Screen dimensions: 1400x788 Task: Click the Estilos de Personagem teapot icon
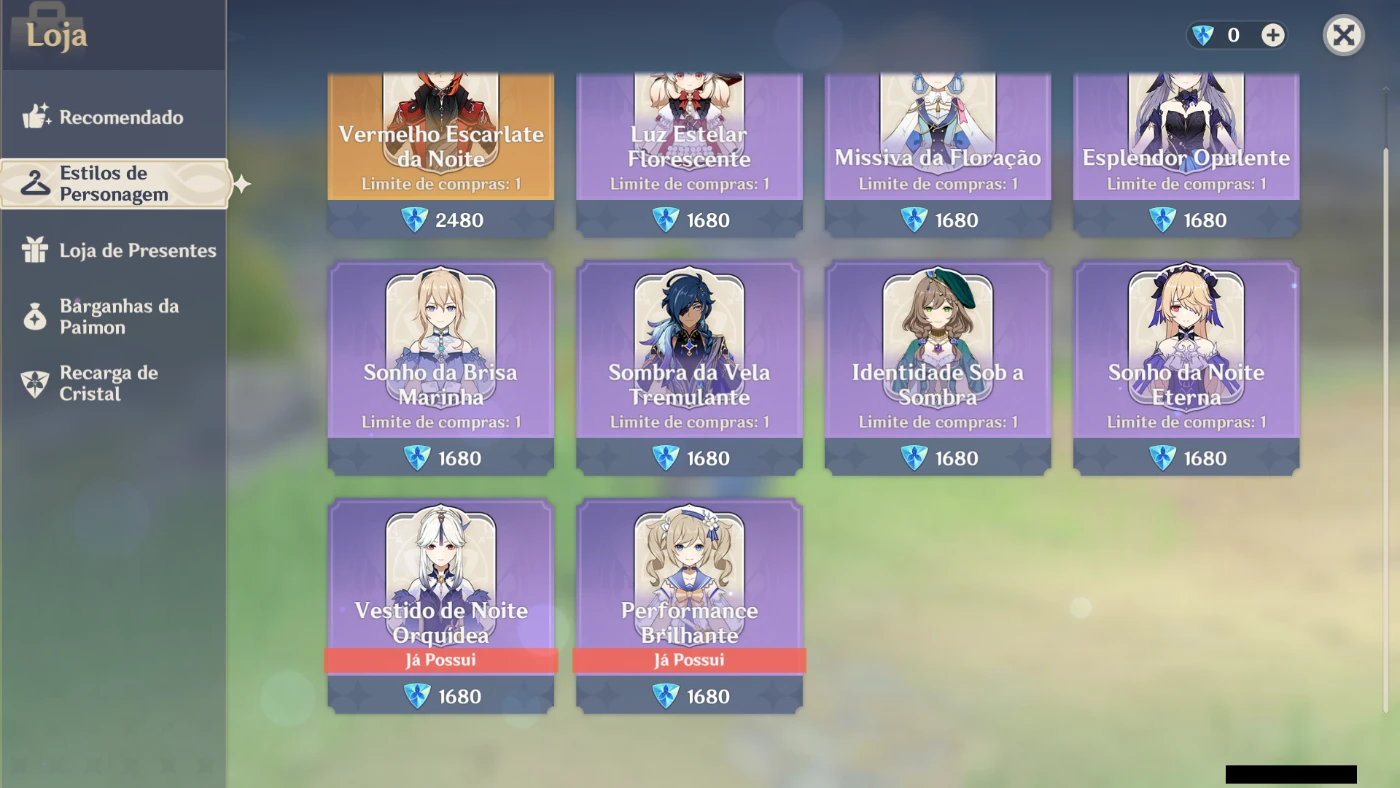[34, 182]
